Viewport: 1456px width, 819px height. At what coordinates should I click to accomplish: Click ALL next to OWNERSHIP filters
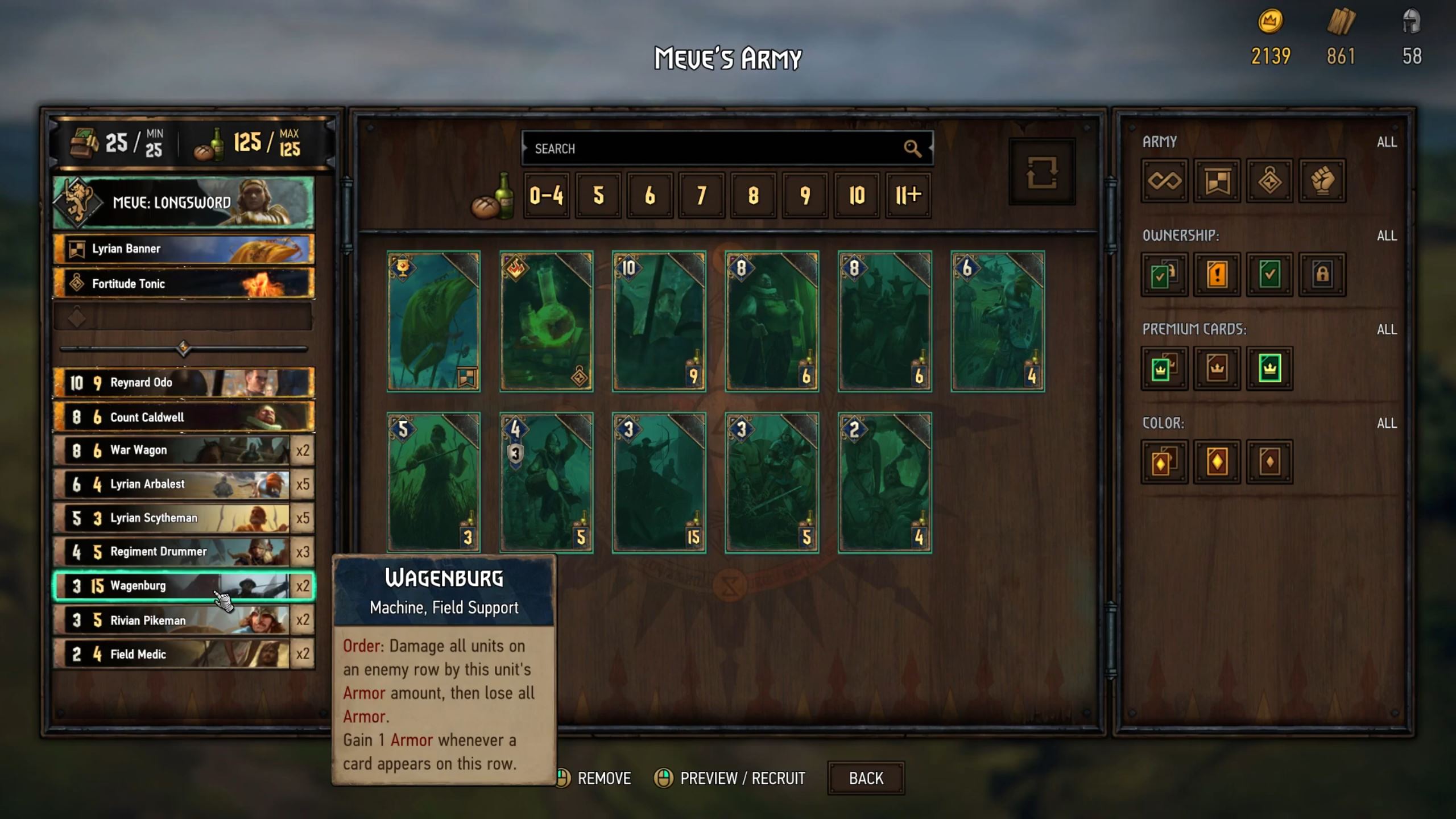[1388, 234]
